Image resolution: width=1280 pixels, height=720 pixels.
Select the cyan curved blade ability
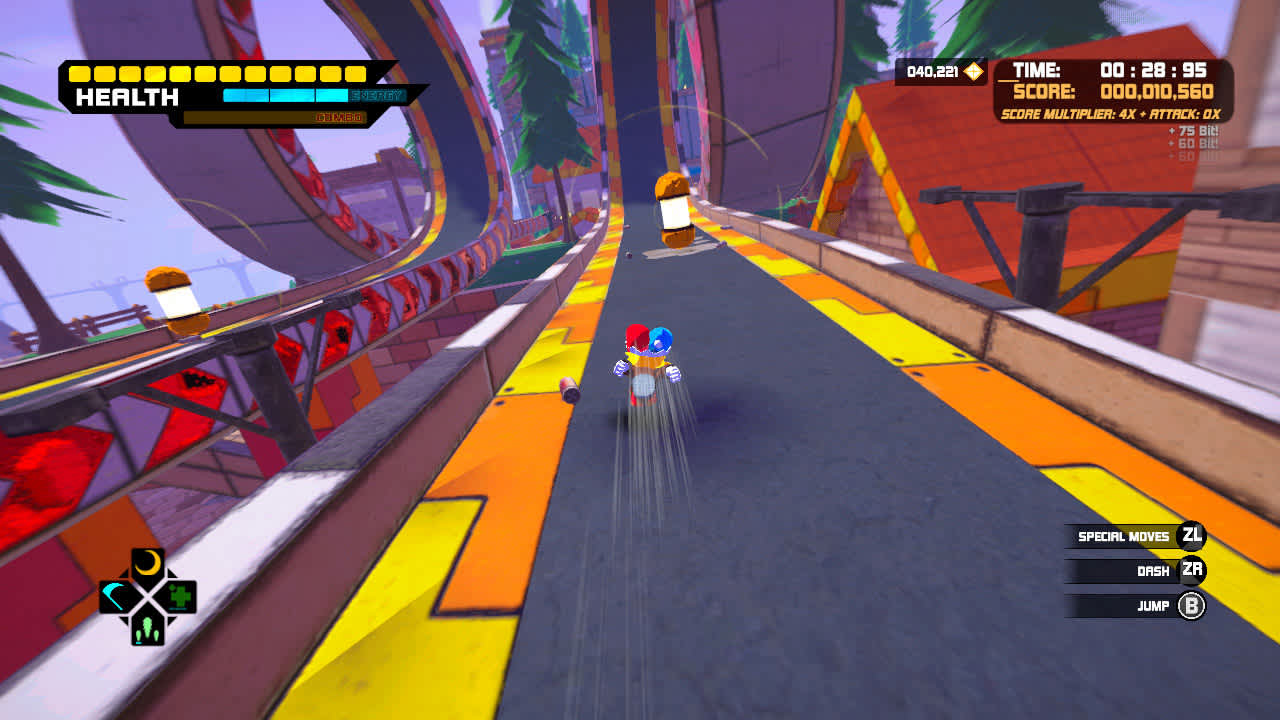tap(116, 597)
